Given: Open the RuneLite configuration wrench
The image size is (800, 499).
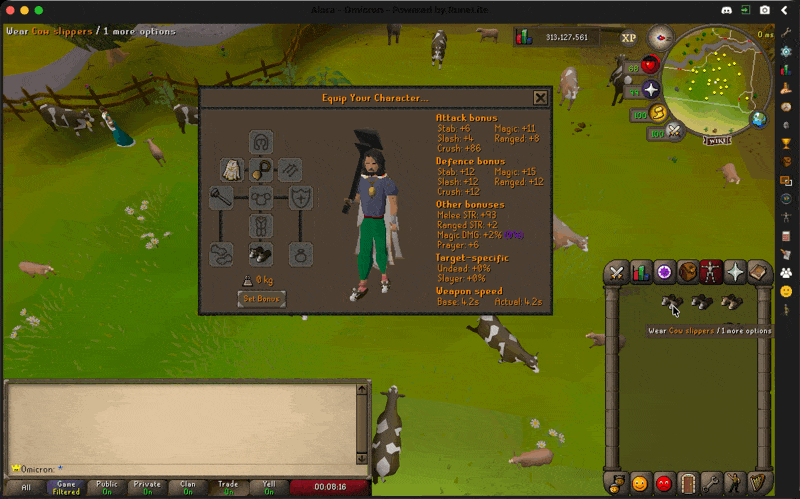Looking at the screenshot, I should tap(787, 33).
